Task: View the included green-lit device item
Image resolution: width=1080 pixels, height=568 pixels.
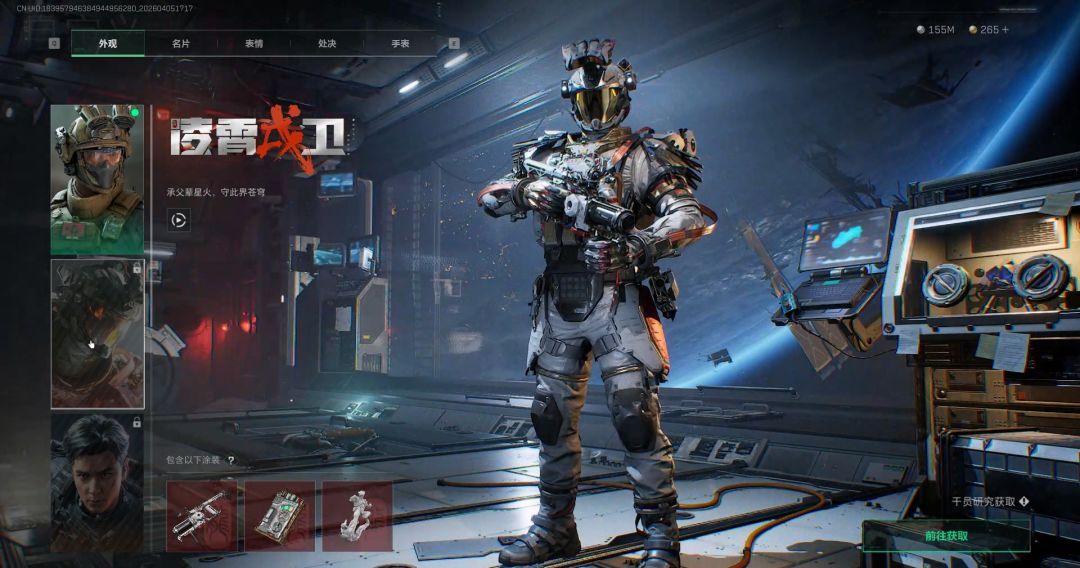Action: click(x=279, y=516)
